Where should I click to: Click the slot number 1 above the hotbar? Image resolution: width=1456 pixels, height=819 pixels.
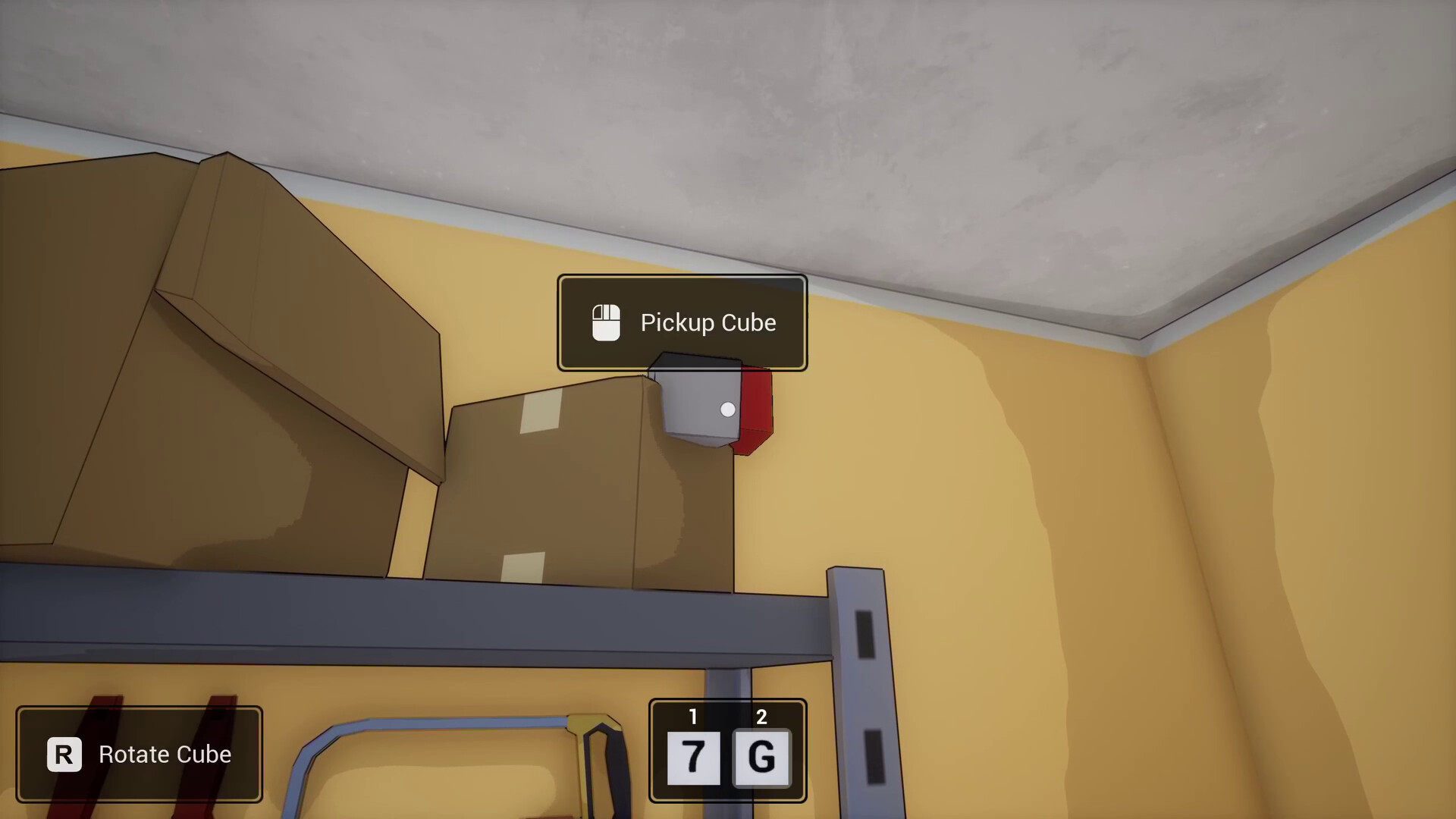pyautogui.click(x=692, y=716)
